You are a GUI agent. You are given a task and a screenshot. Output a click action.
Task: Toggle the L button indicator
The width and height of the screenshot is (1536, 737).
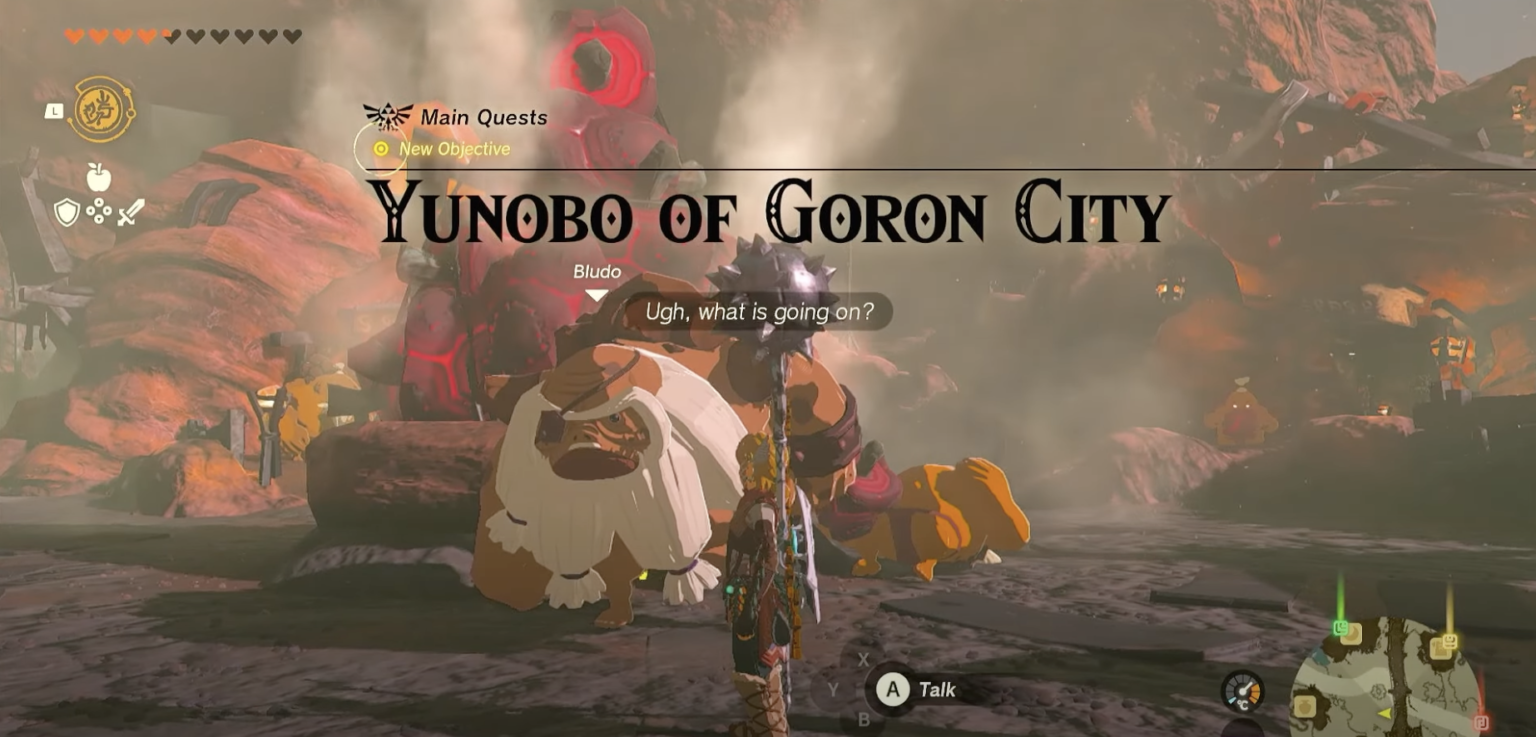[53, 113]
